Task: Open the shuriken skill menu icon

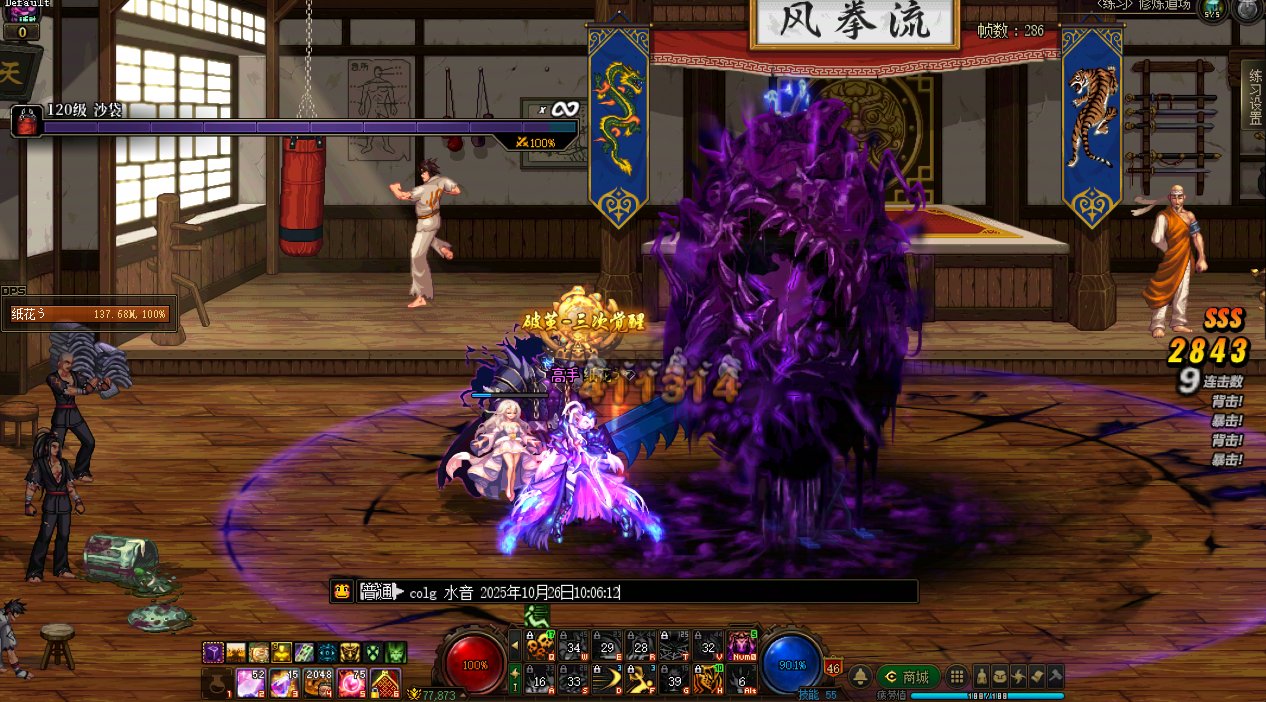Action: (x=1016, y=677)
